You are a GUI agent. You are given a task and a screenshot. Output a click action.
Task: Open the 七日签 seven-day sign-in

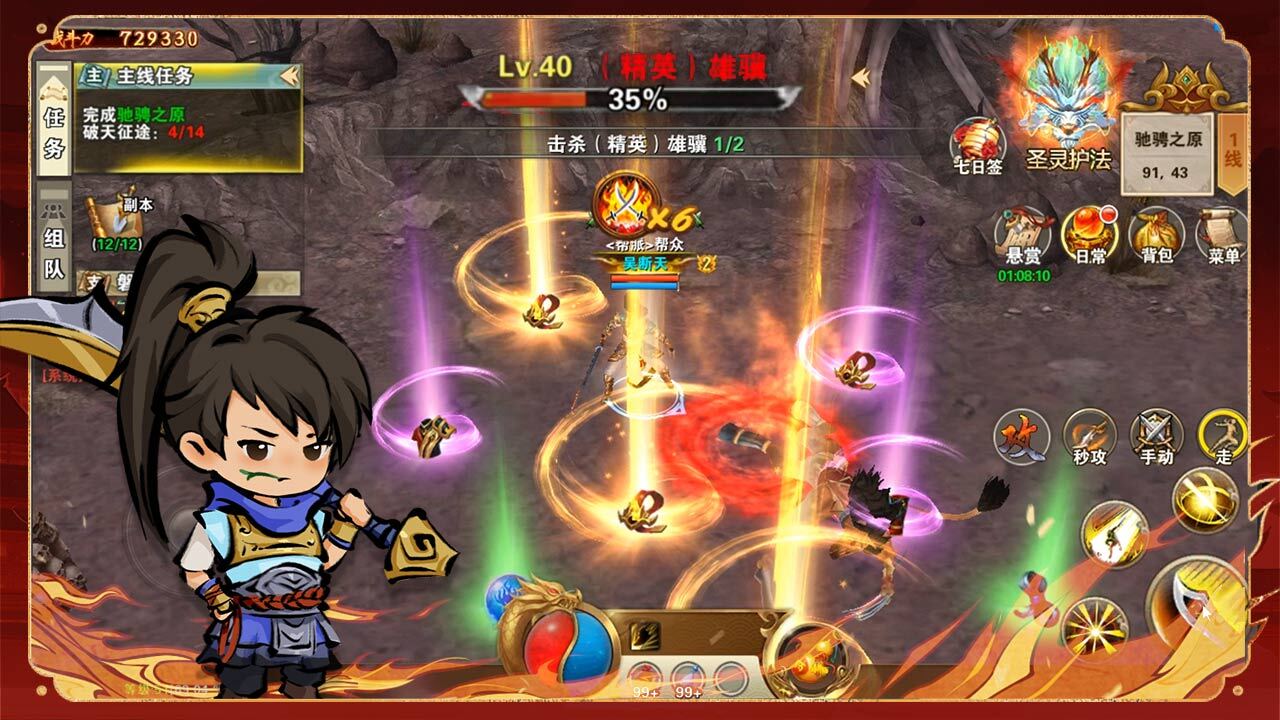click(x=977, y=146)
